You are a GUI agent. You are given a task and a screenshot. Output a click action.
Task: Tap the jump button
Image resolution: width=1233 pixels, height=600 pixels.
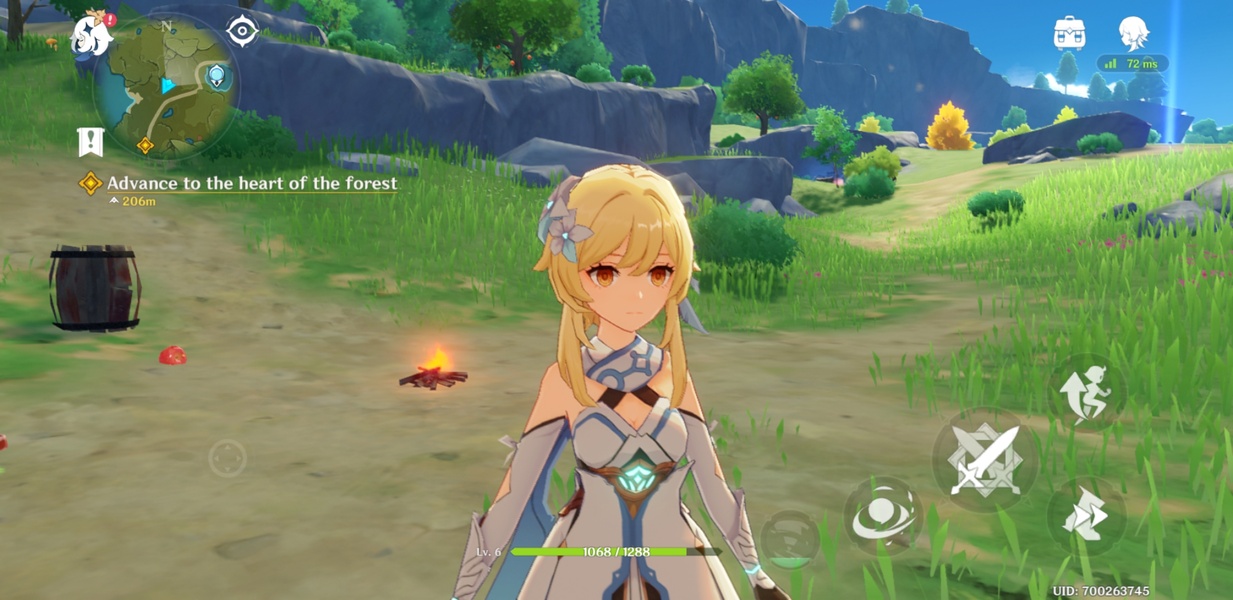(x=1086, y=391)
